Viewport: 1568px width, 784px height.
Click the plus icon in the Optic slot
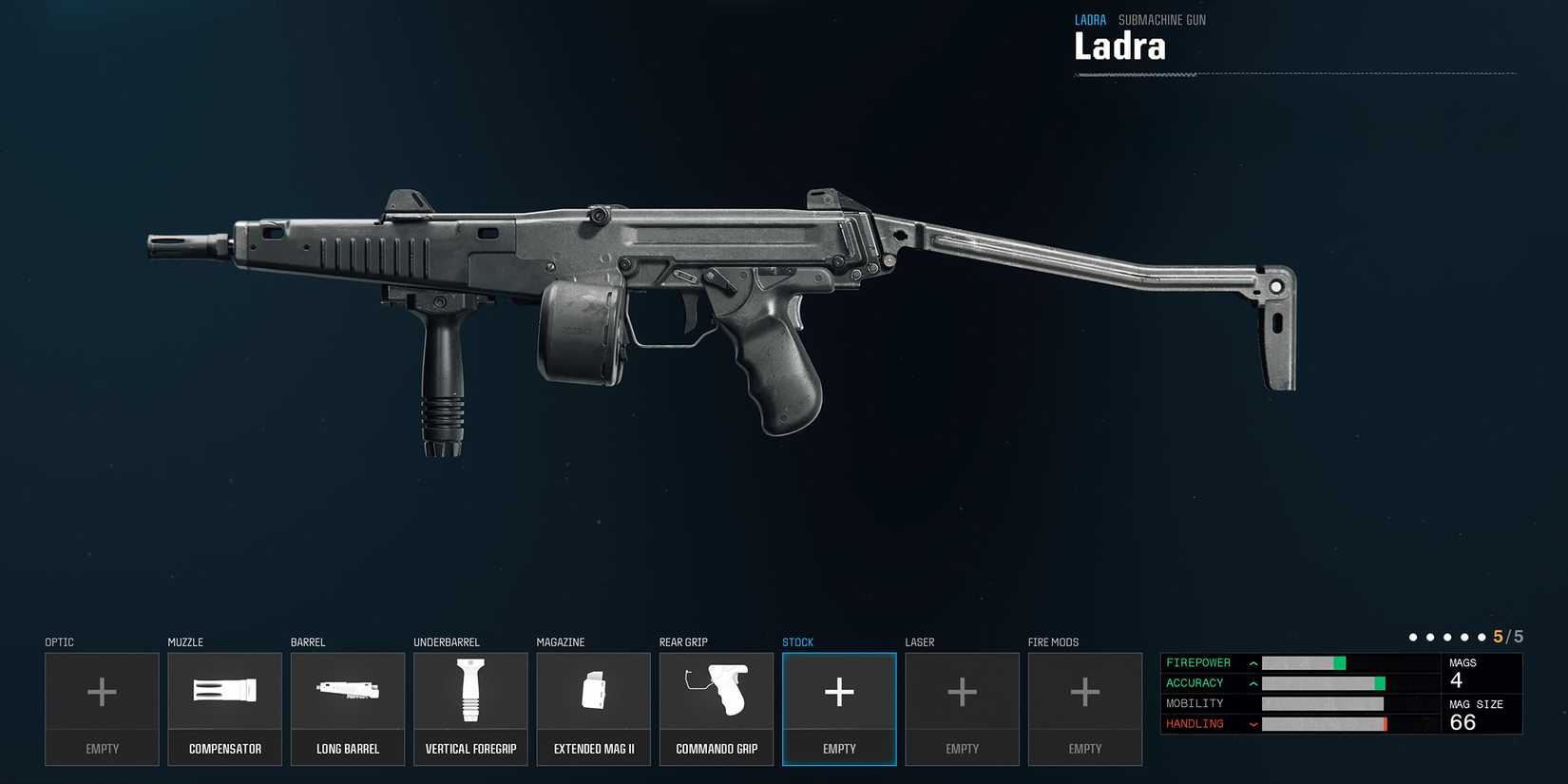tap(102, 691)
